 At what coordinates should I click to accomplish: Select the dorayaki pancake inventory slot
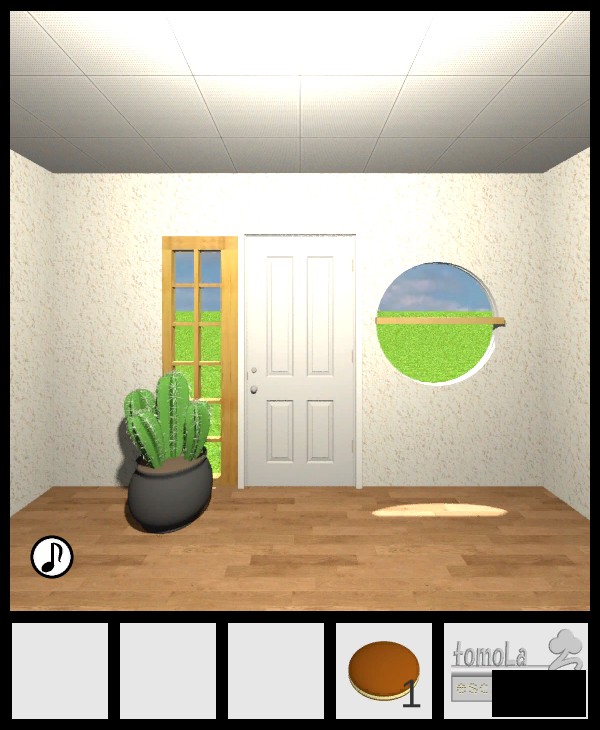pos(383,671)
